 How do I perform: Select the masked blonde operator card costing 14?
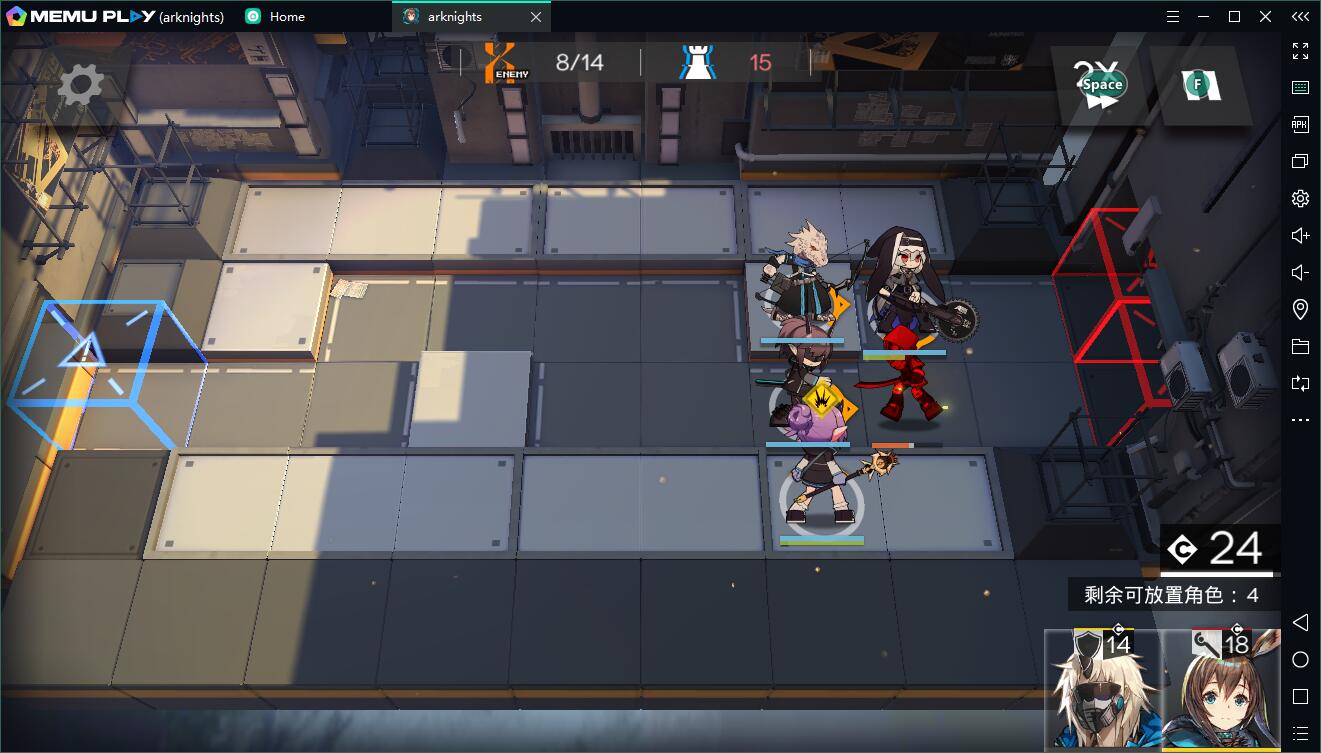click(1101, 691)
